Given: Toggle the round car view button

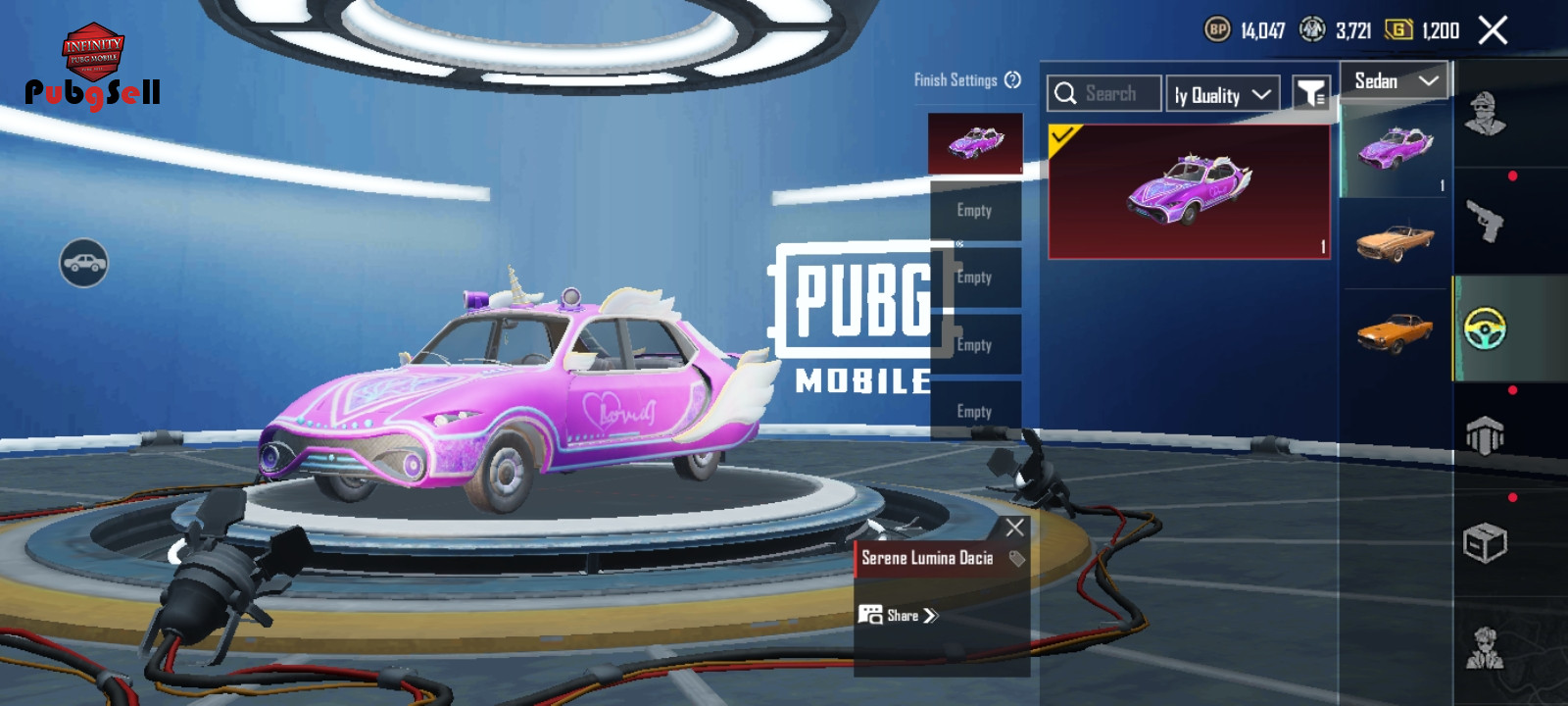Looking at the screenshot, I should click(x=83, y=263).
